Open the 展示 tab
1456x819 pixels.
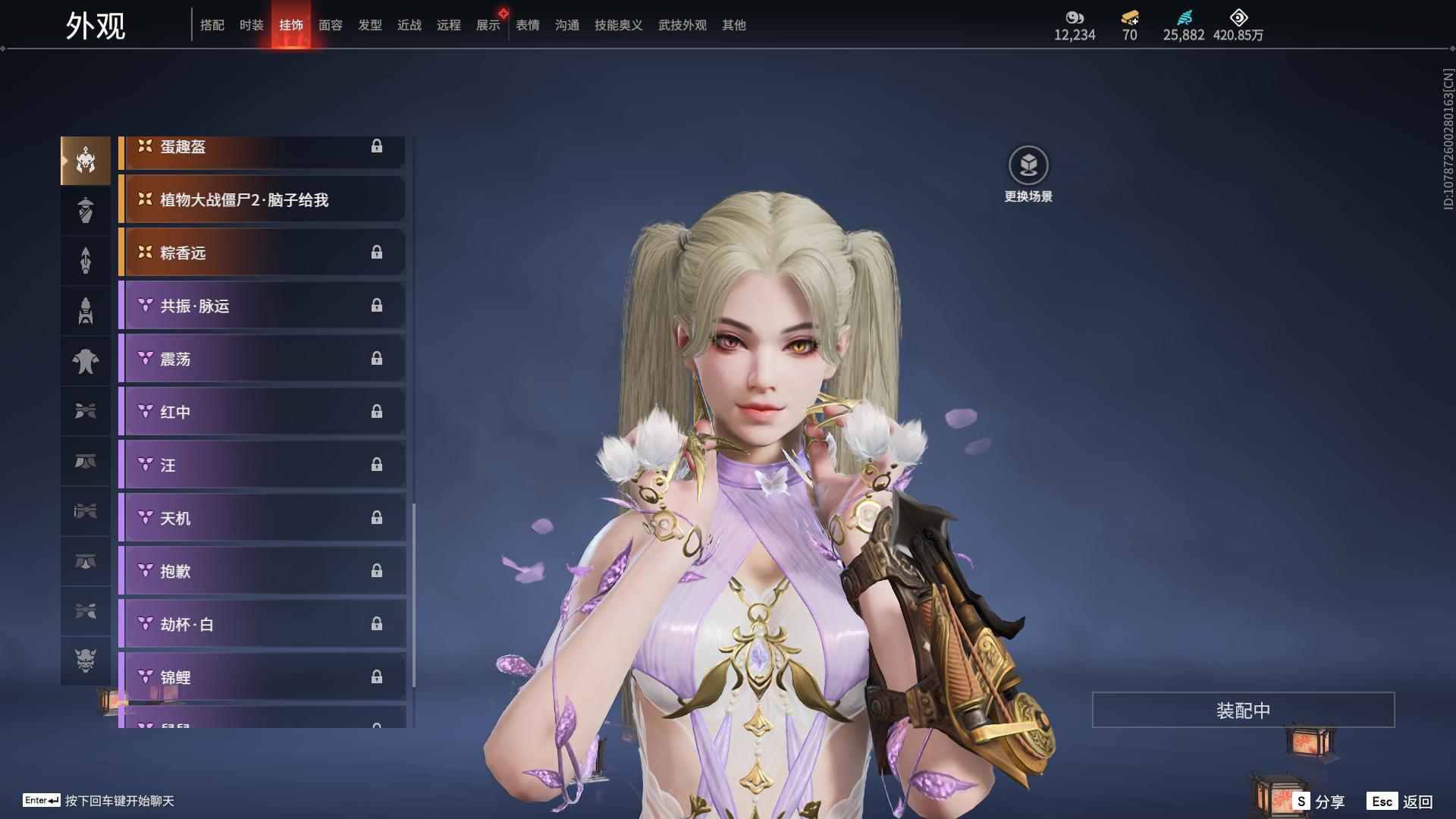488,25
